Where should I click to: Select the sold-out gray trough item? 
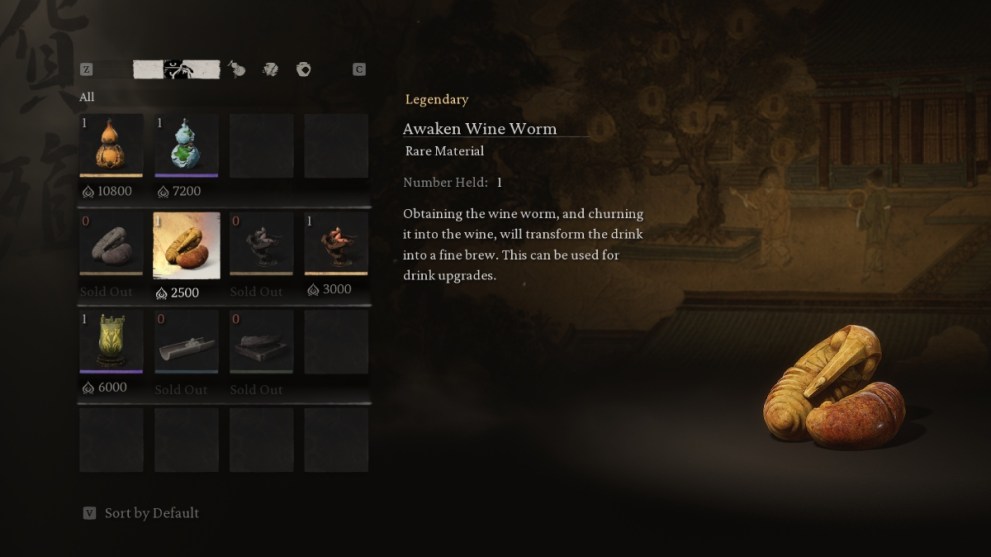pyautogui.click(x=186, y=341)
